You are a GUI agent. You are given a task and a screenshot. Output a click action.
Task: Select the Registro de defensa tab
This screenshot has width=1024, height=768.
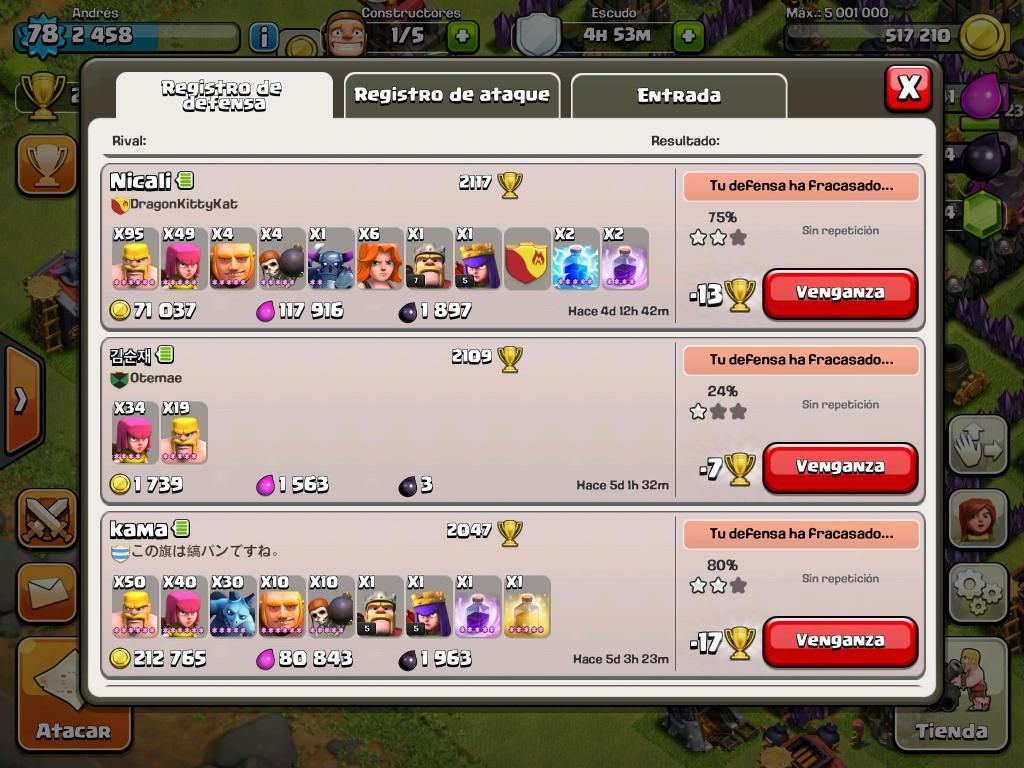coord(222,95)
